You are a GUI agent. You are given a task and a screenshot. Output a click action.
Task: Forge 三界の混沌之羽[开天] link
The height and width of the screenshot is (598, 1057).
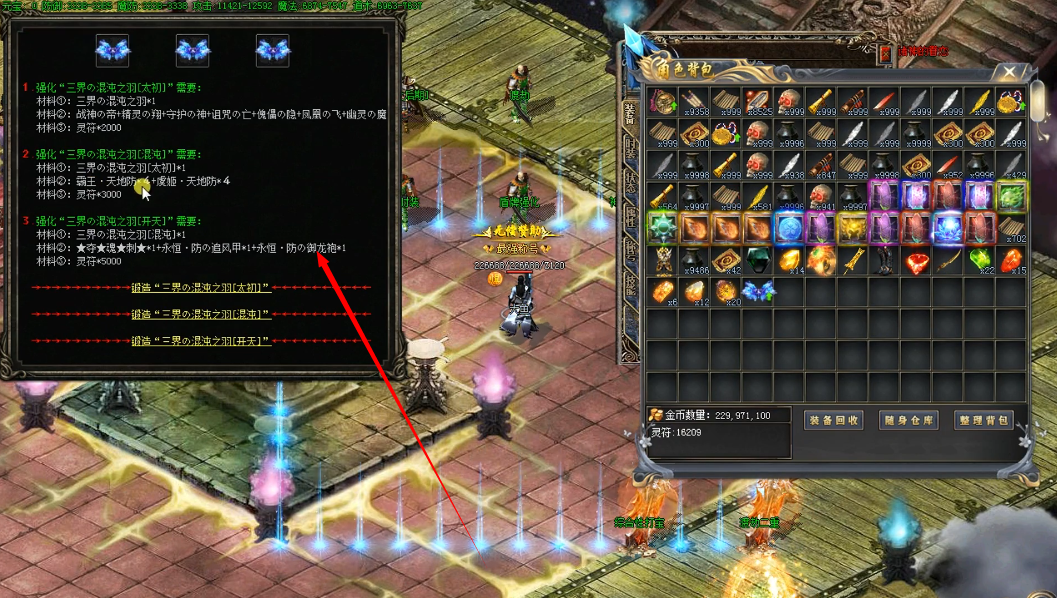click(201, 341)
